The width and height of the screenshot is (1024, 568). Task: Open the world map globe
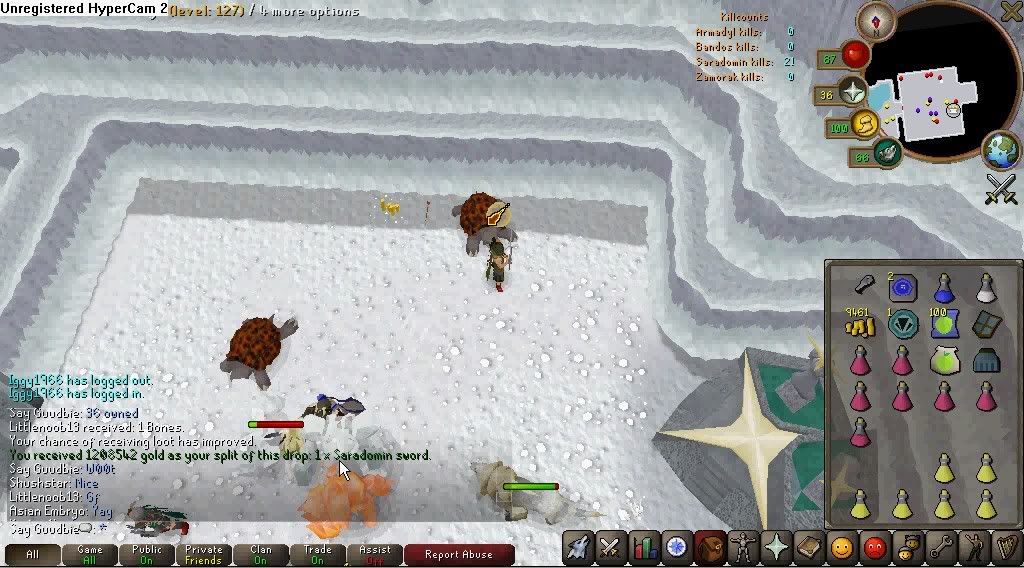point(1000,150)
